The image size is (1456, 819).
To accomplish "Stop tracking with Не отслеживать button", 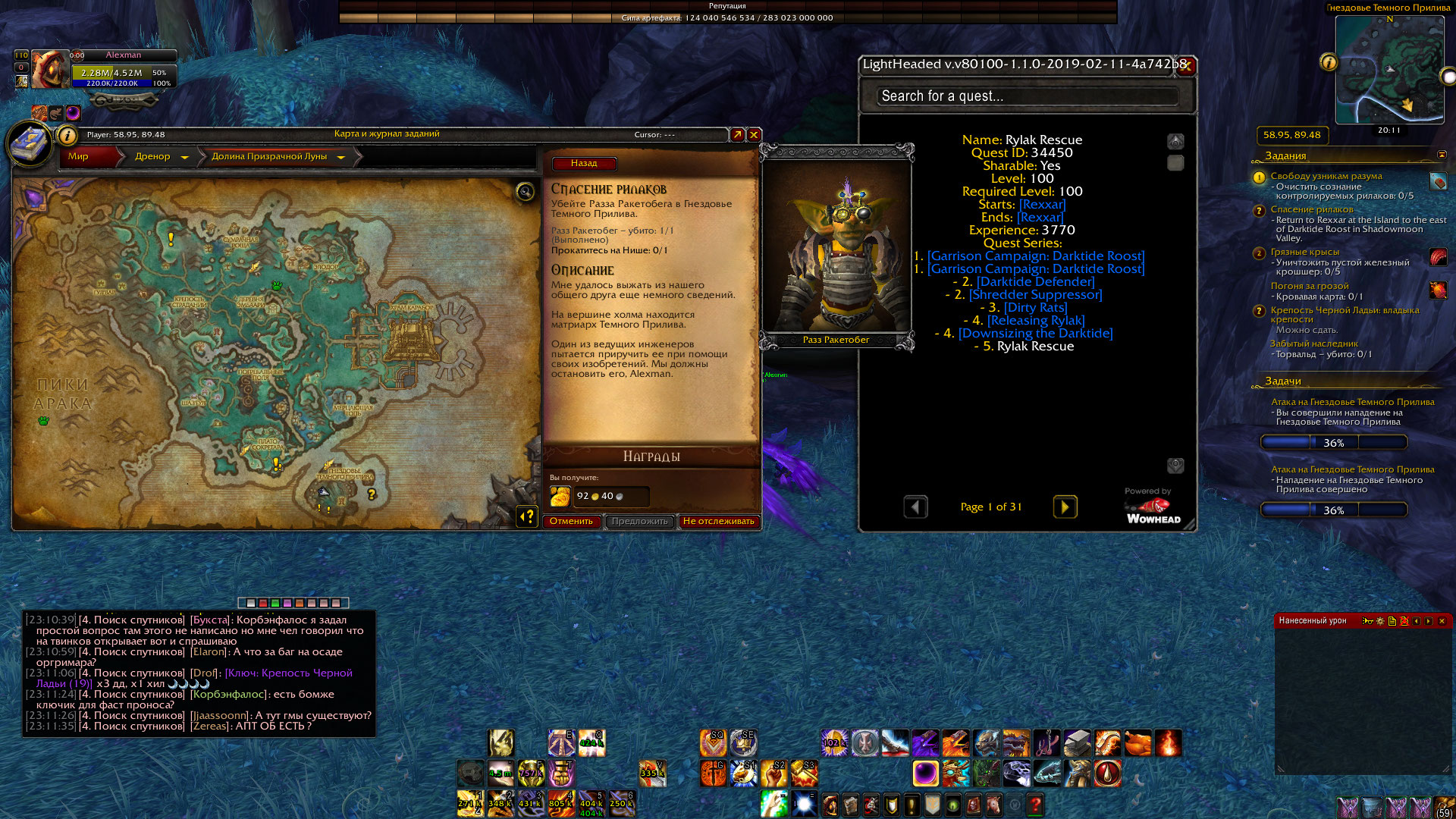I will tap(718, 522).
